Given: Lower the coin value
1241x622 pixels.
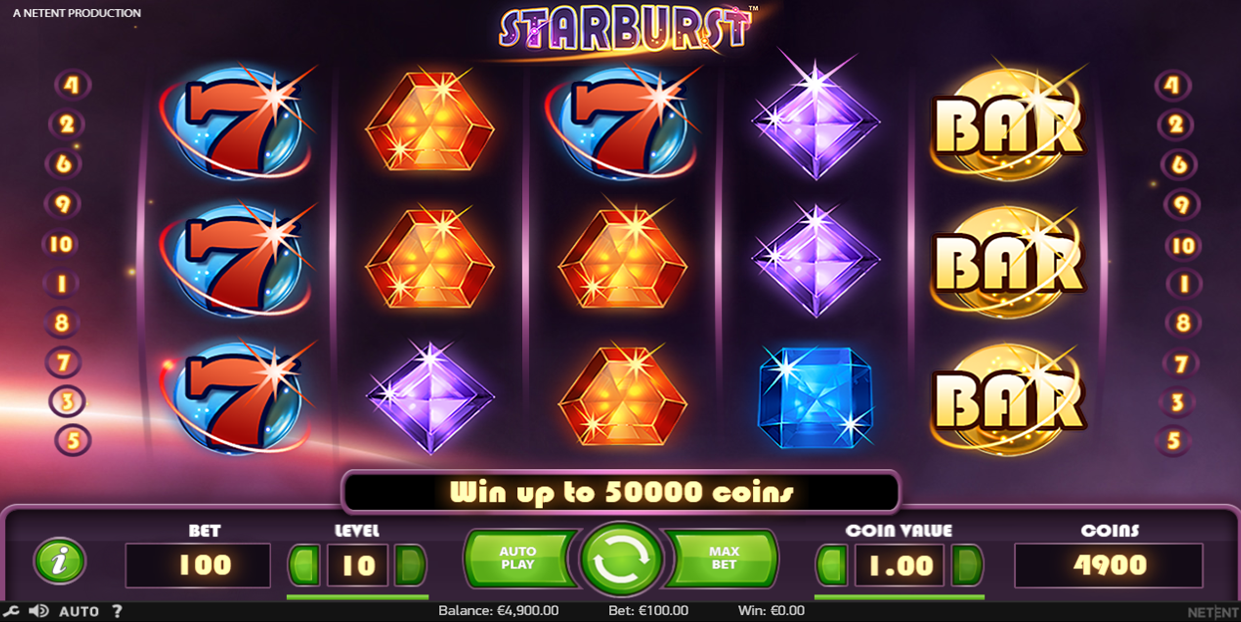Looking at the screenshot, I should (832, 565).
